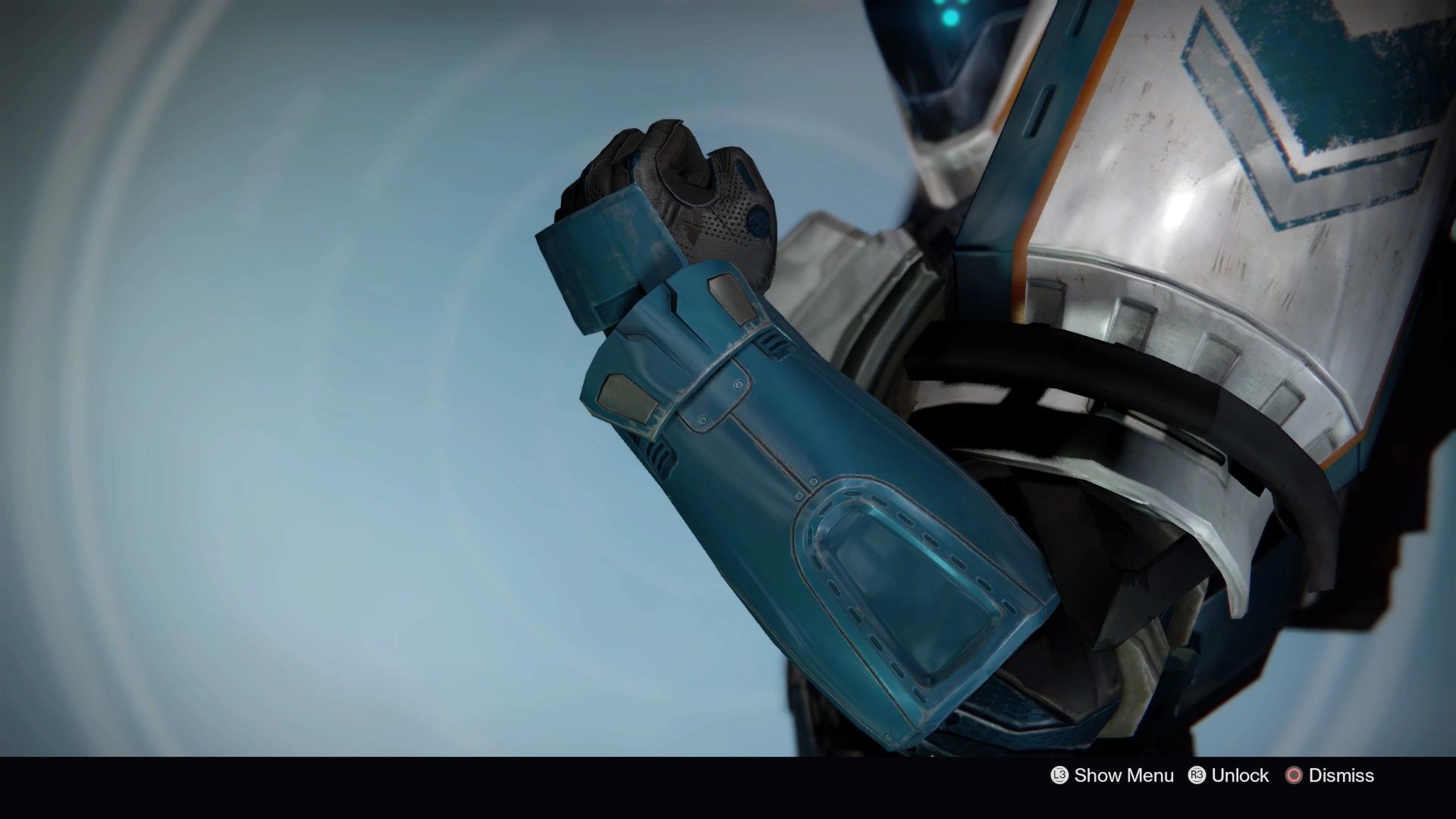Select the Dismiss menu entry
The width and height of the screenshot is (1456, 819).
[1339, 776]
